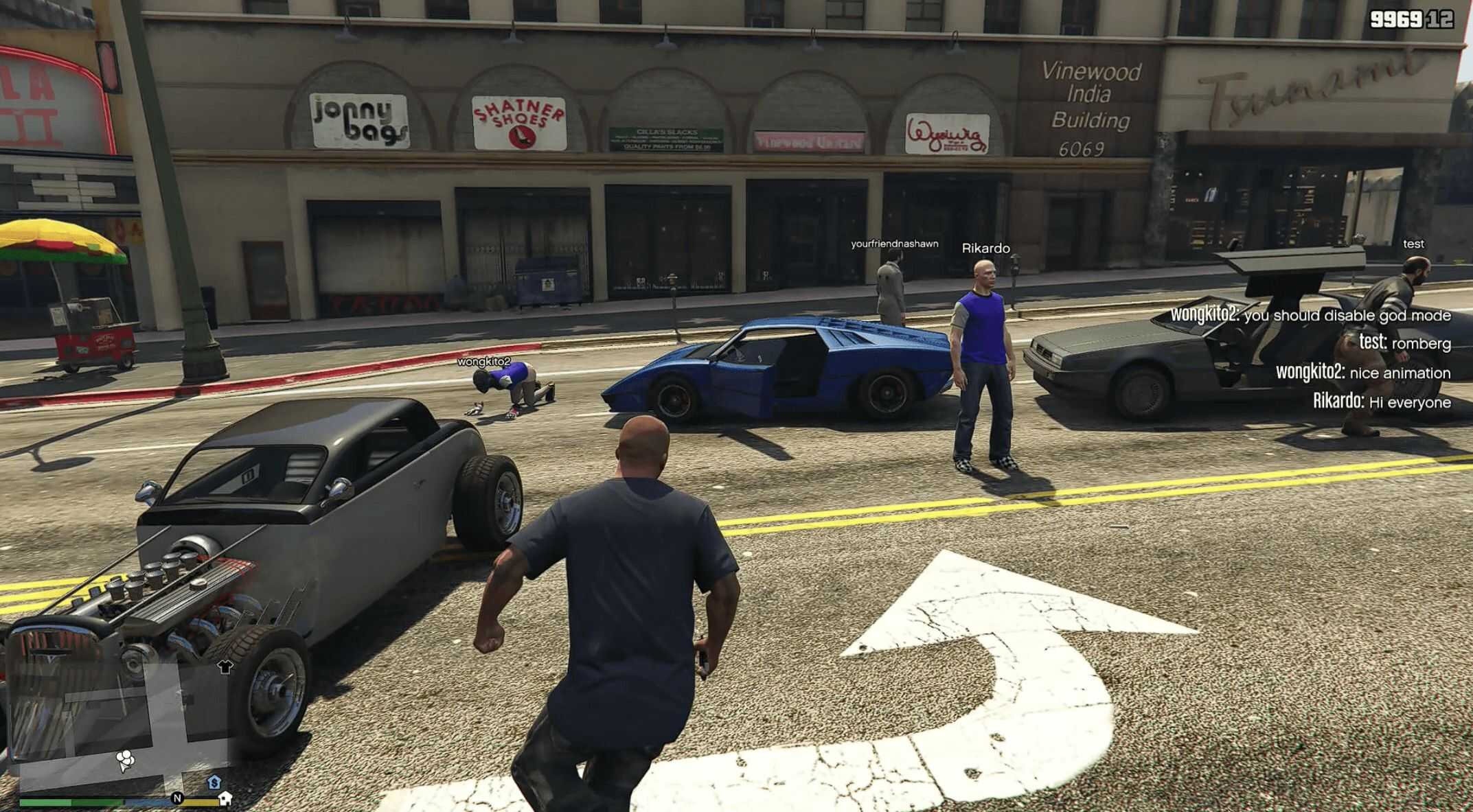This screenshot has width=1473, height=812.
Task: Click the wongkito2 name tag over player
Action: [x=484, y=361]
